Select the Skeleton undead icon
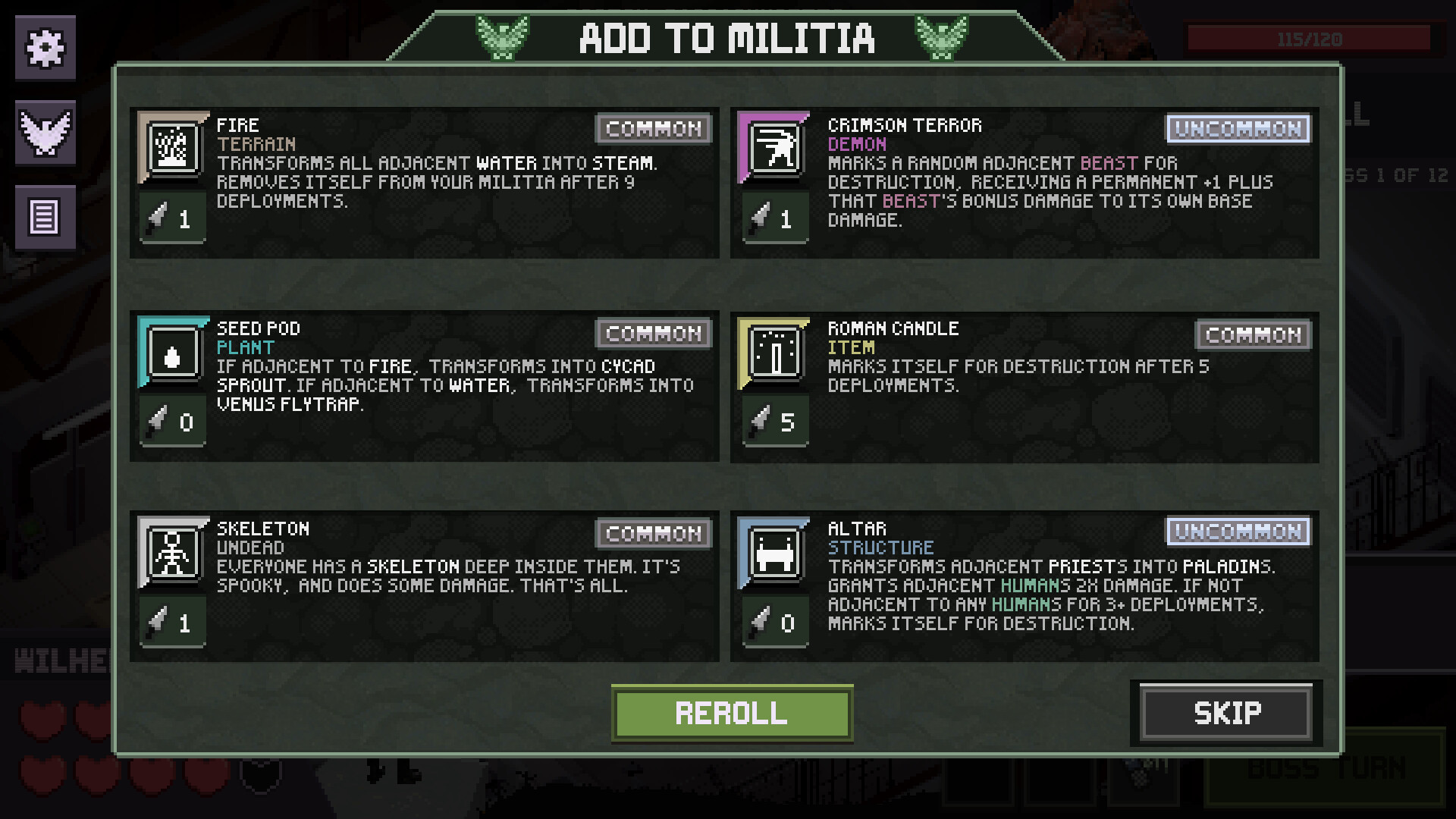1456x819 pixels. click(x=173, y=551)
